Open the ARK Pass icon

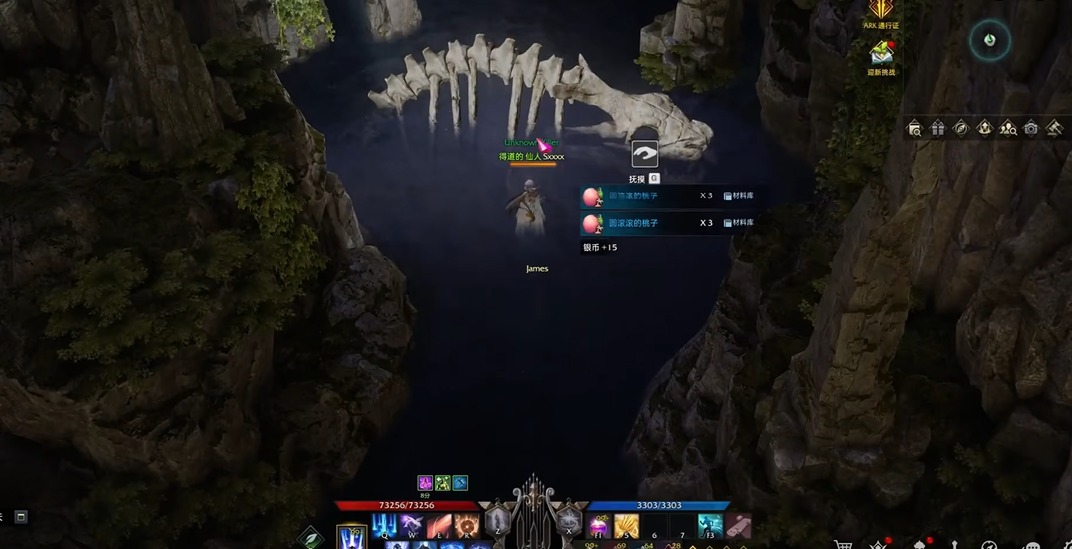point(881,12)
